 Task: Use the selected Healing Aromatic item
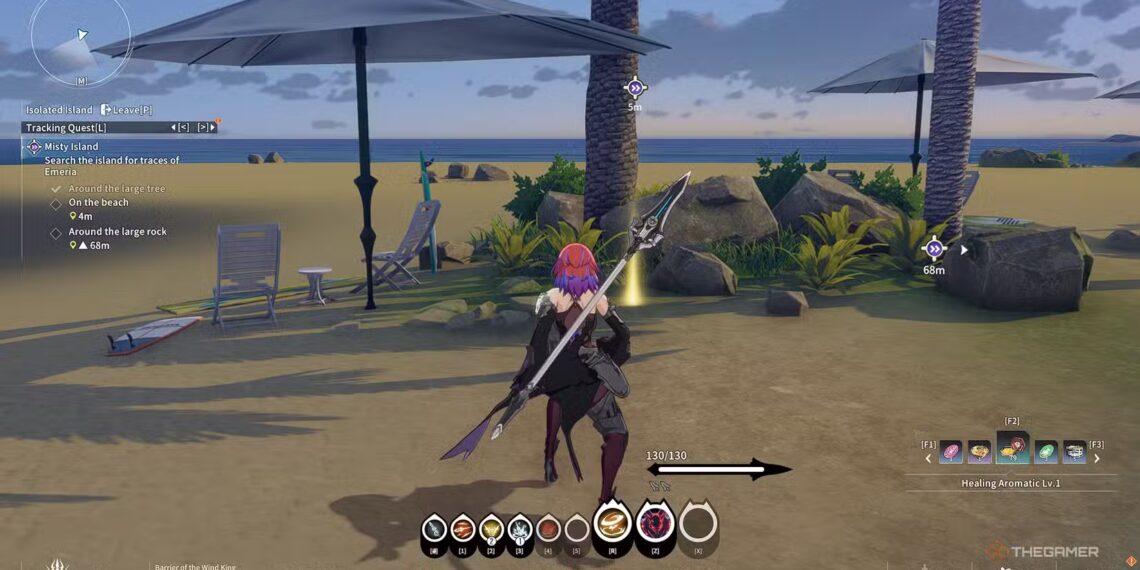pyautogui.click(x=1012, y=449)
